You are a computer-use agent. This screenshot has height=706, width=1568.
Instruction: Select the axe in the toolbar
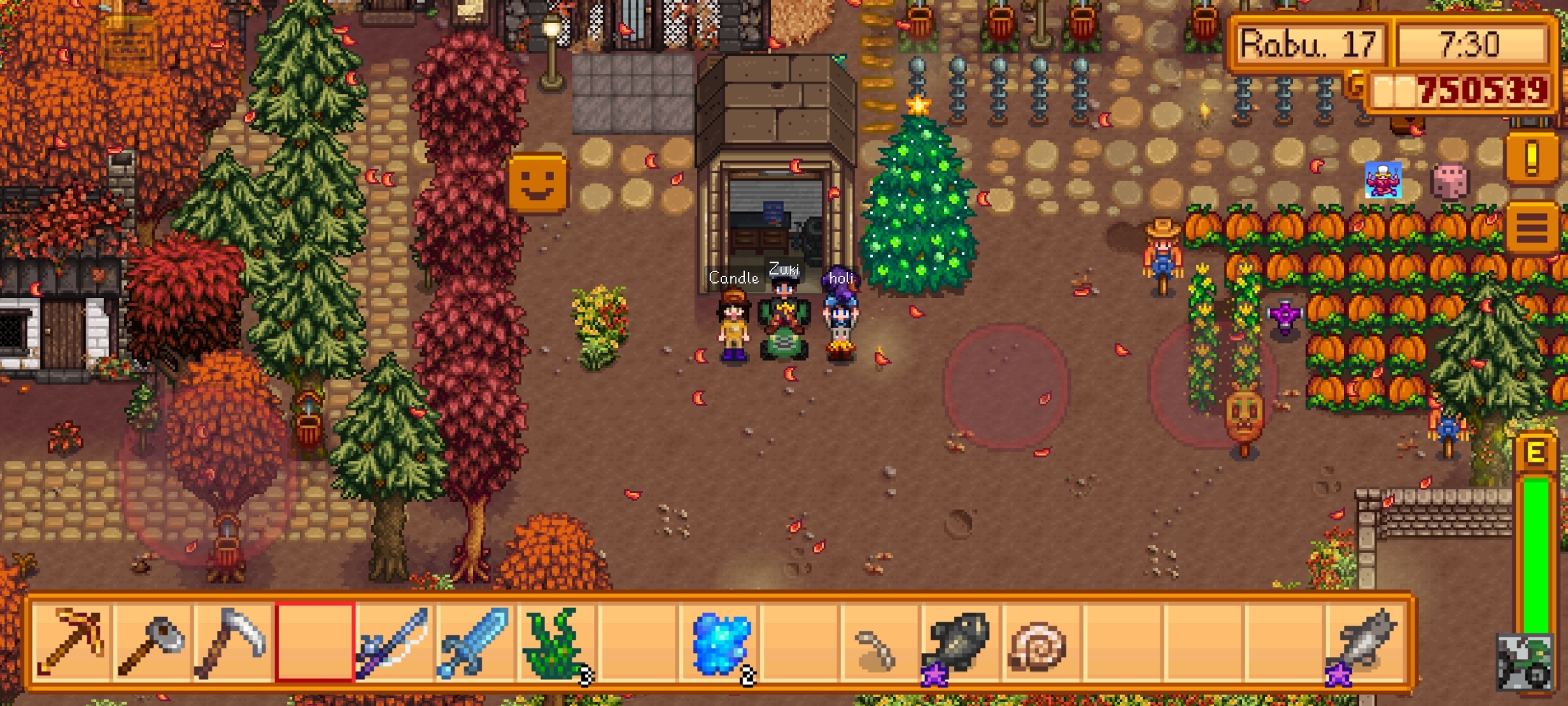point(152,642)
